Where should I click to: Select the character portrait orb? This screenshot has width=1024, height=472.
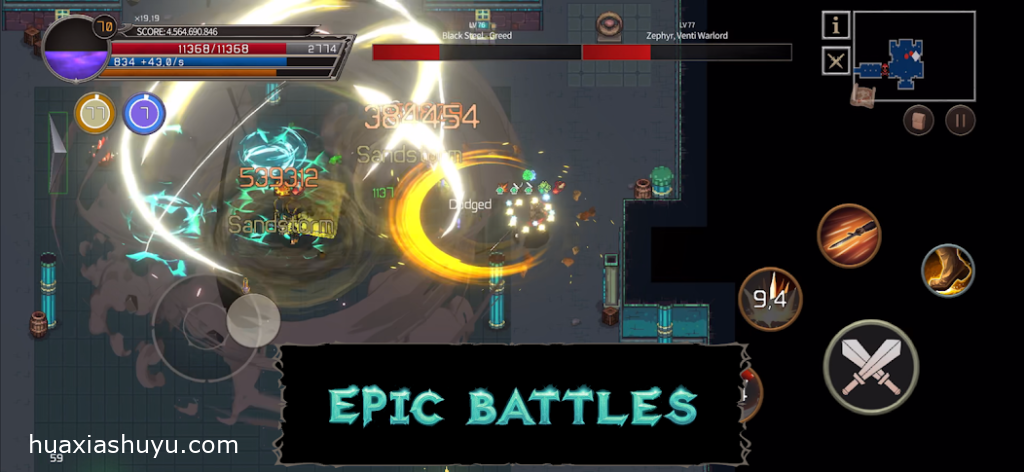(76, 48)
